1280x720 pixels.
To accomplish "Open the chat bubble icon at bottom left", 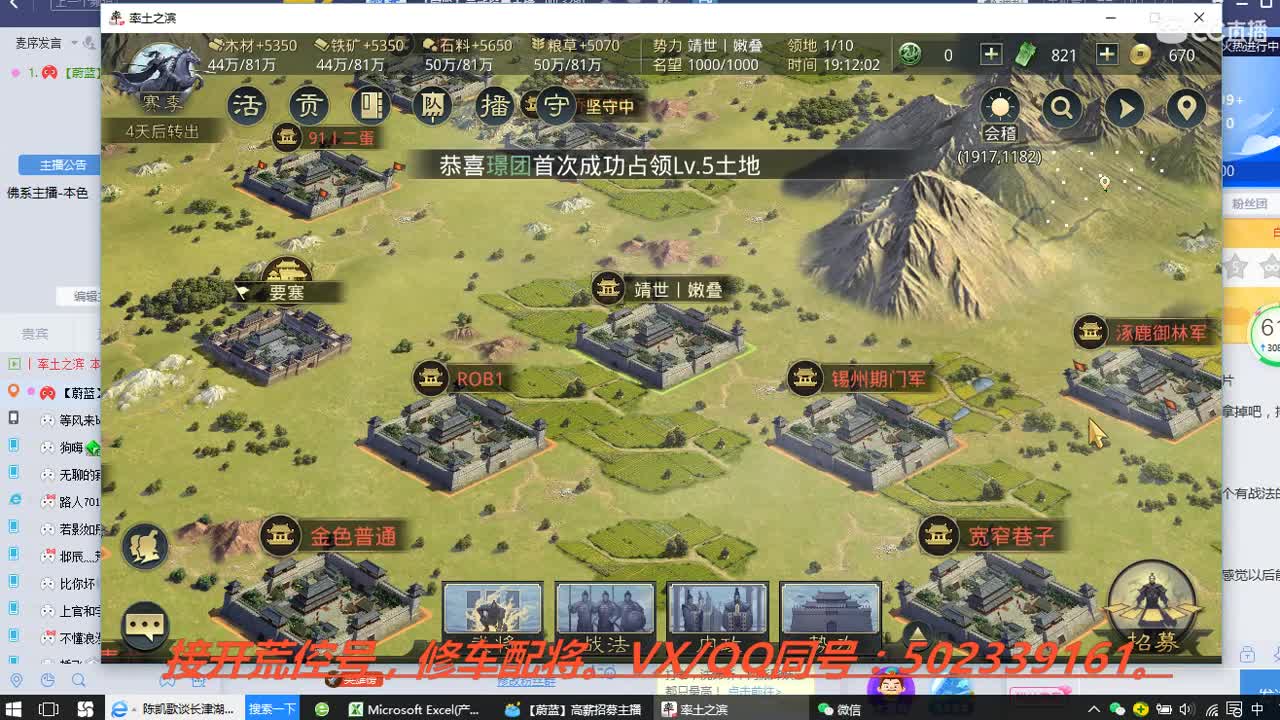I will tap(143, 624).
